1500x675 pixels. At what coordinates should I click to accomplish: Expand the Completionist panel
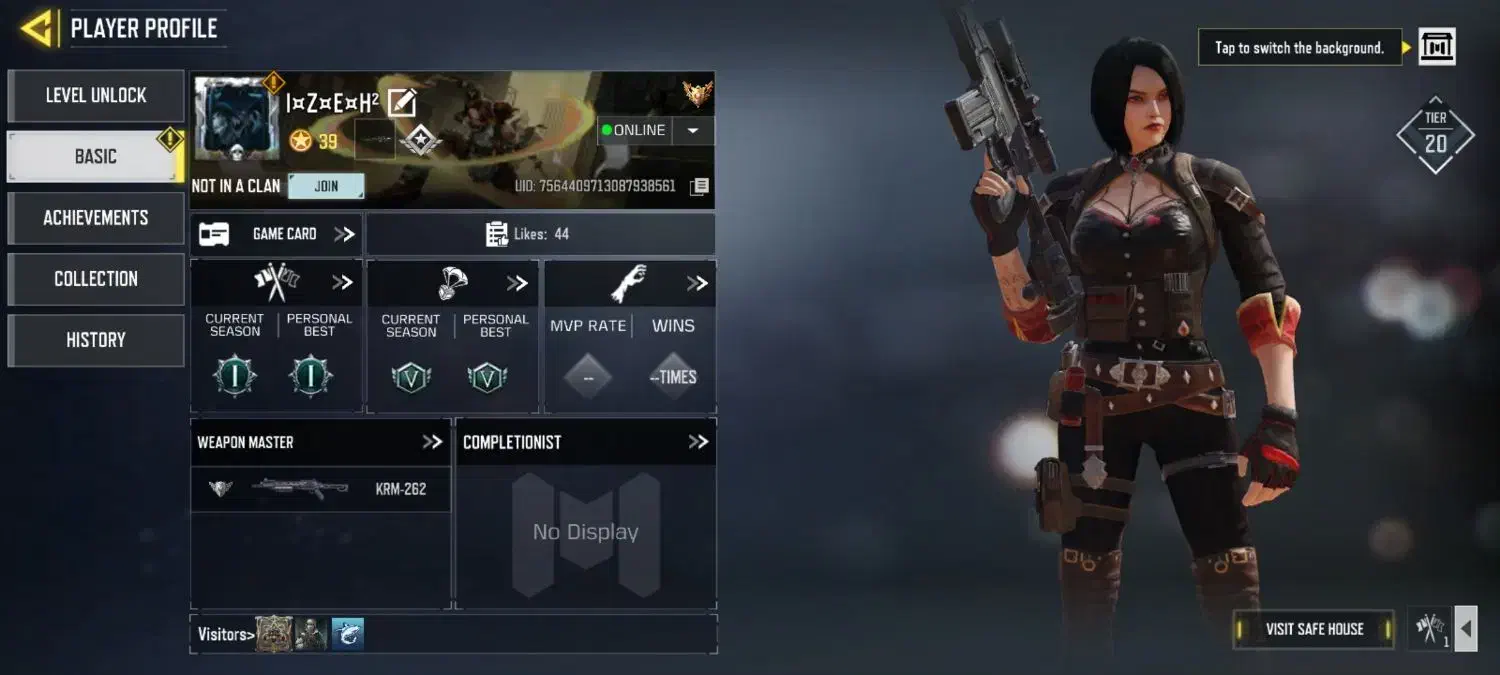(698, 442)
